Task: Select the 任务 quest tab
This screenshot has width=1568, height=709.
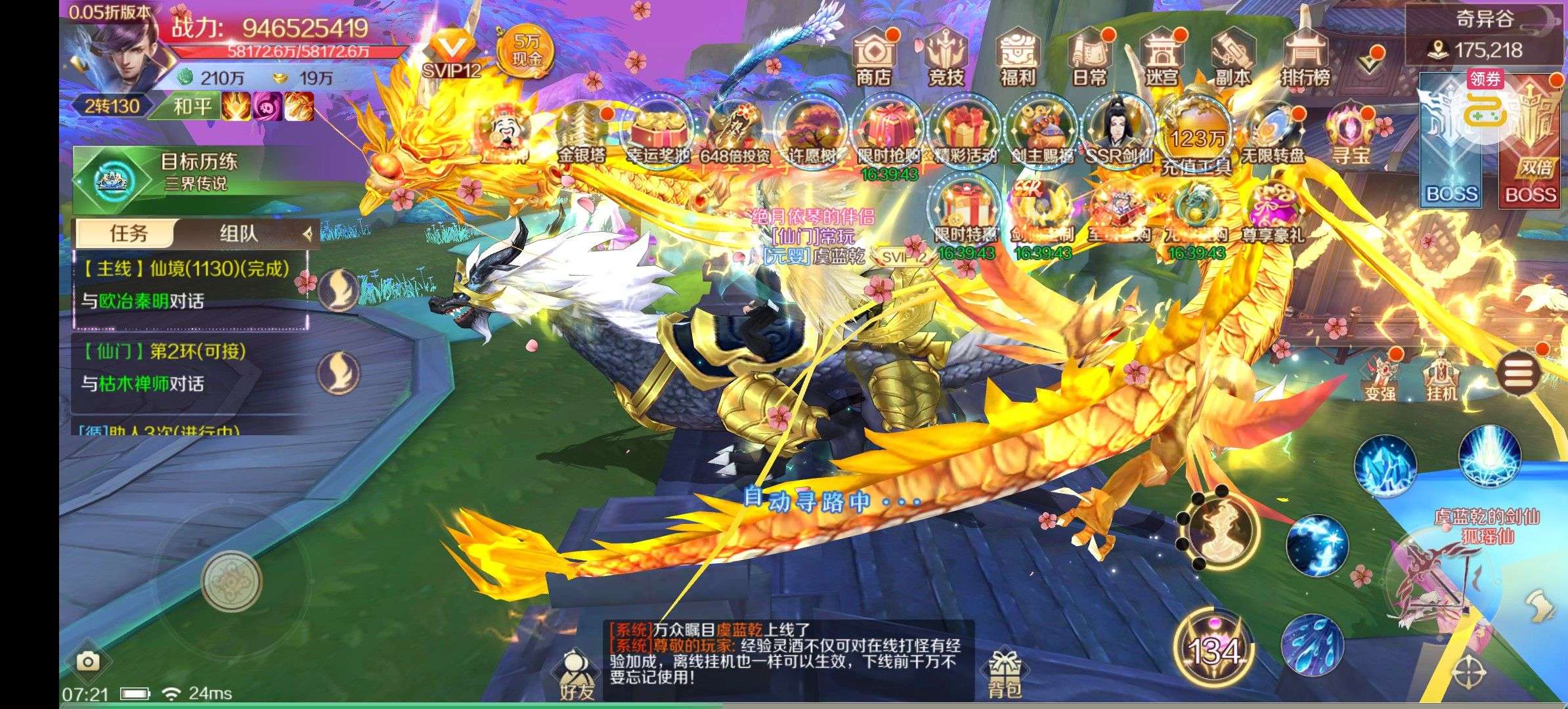Action: [x=128, y=234]
